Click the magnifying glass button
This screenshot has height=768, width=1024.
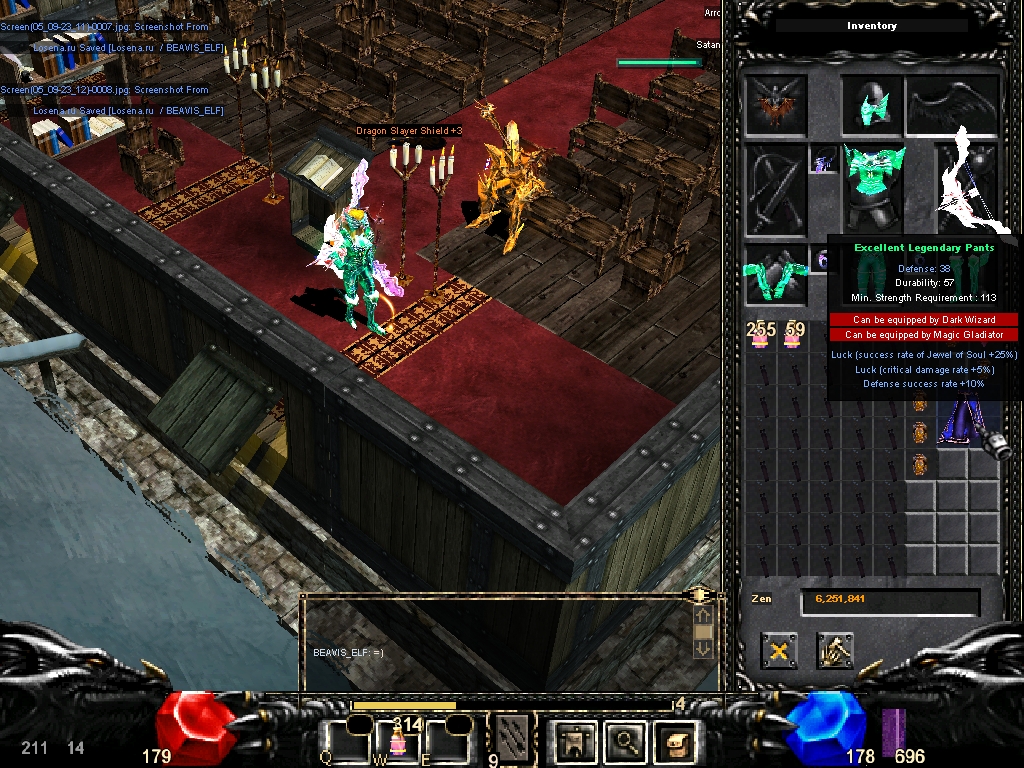(625, 742)
